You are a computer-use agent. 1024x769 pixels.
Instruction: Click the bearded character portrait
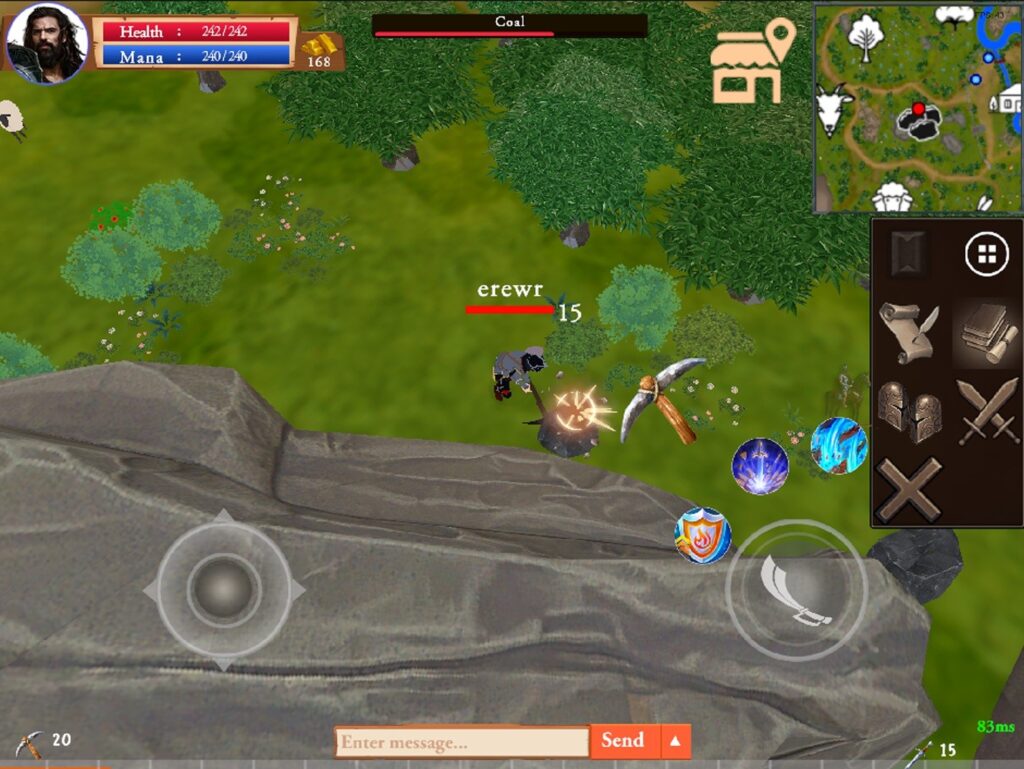48,42
